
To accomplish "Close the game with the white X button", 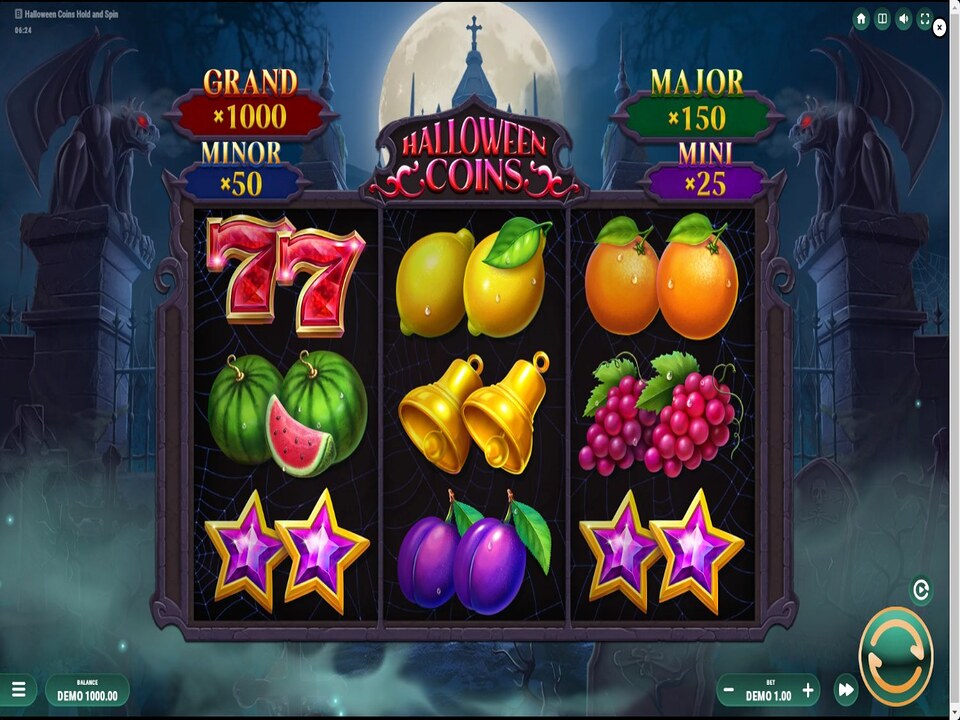I will coord(940,29).
